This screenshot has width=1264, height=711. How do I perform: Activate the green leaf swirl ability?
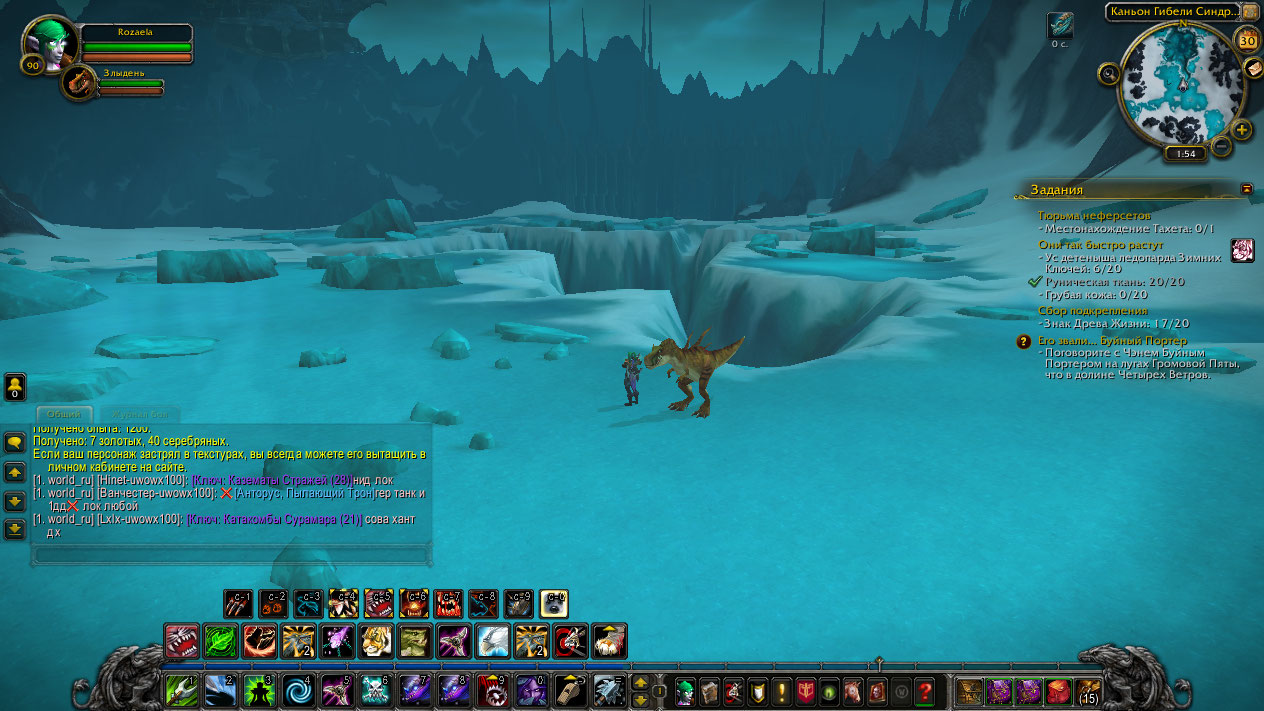coord(220,640)
